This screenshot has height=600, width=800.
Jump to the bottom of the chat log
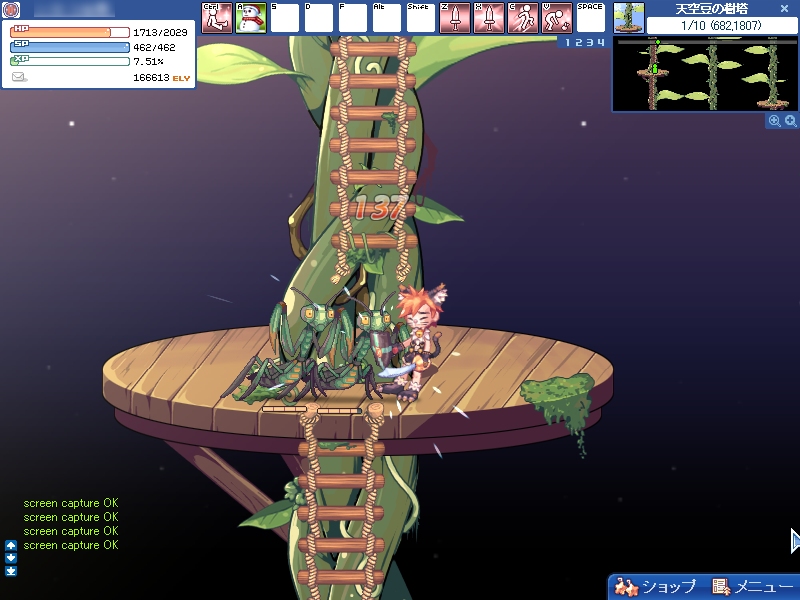click(x=11, y=571)
